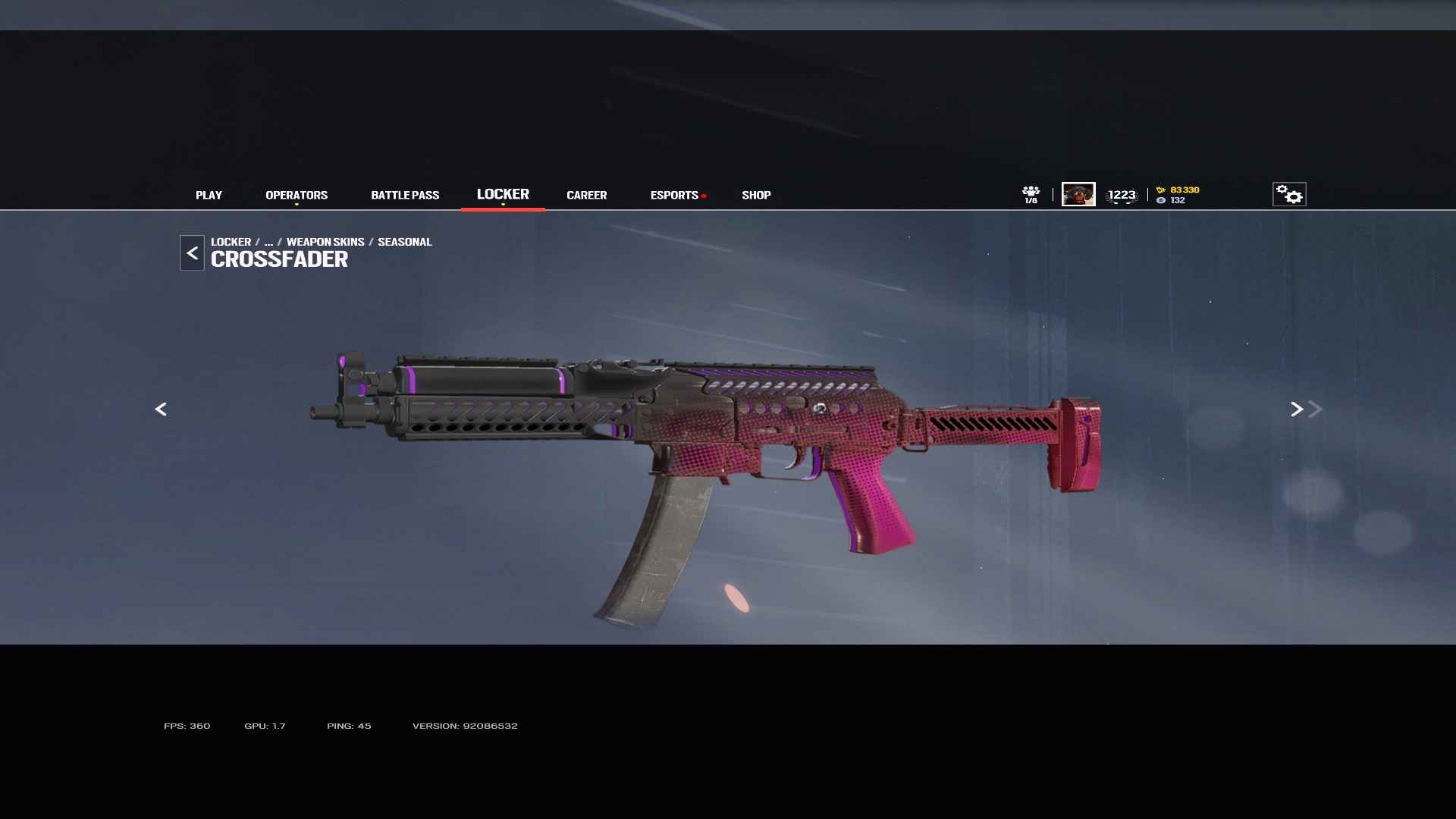Image resolution: width=1456 pixels, height=819 pixels.
Task: Open the settings gear menu
Action: coord(1289,194)
